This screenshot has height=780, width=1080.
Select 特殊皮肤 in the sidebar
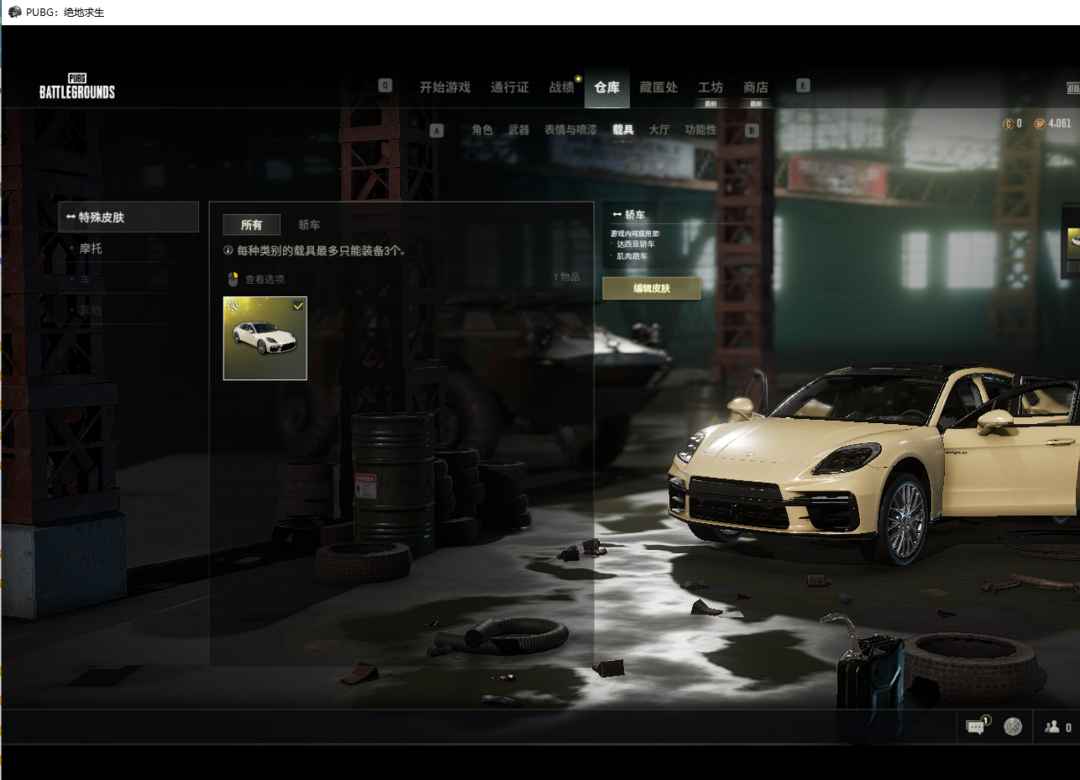128,217
